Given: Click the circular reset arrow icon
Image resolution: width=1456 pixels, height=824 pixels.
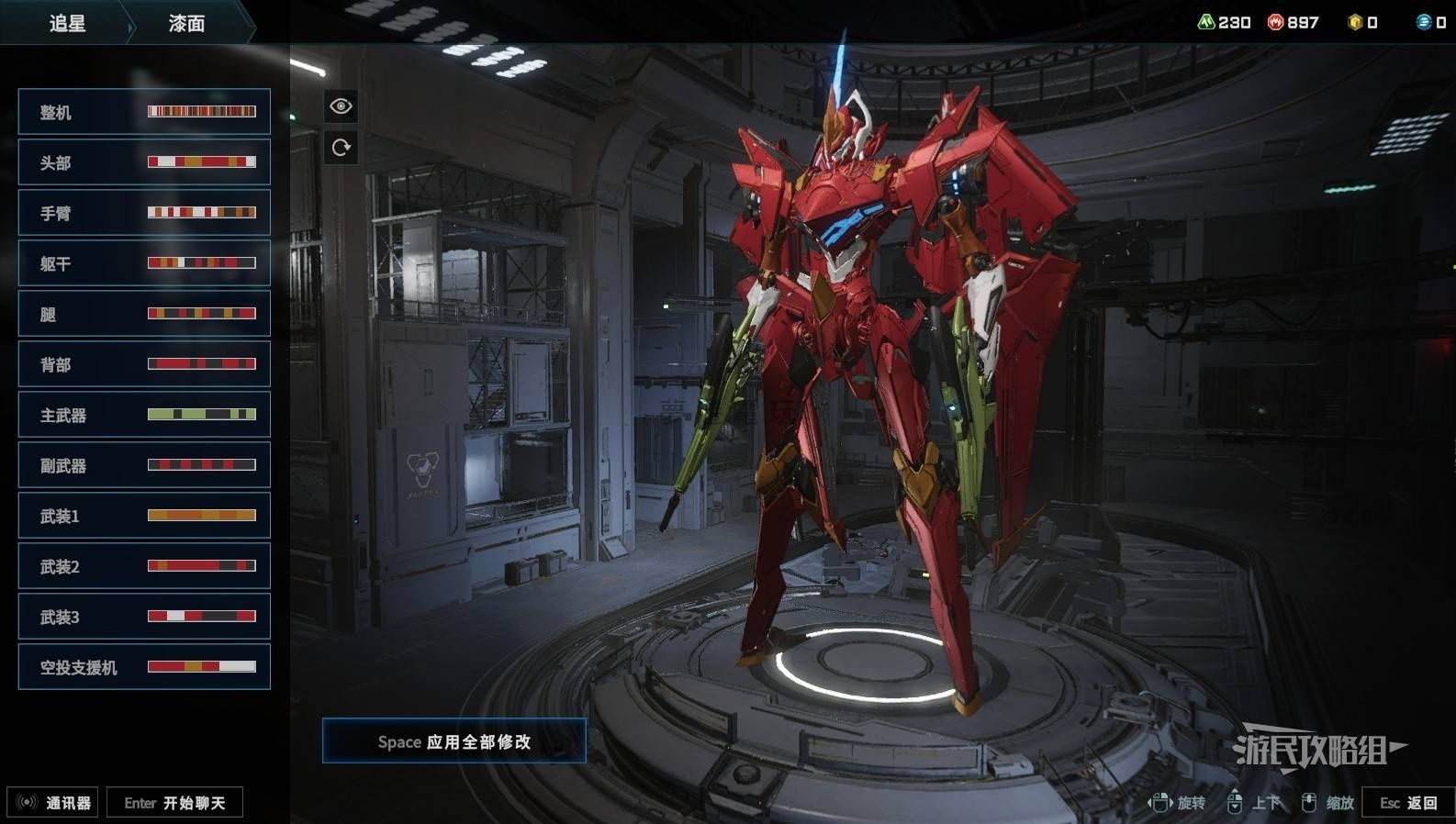Looking at the screenshot, I should point(341,148).
